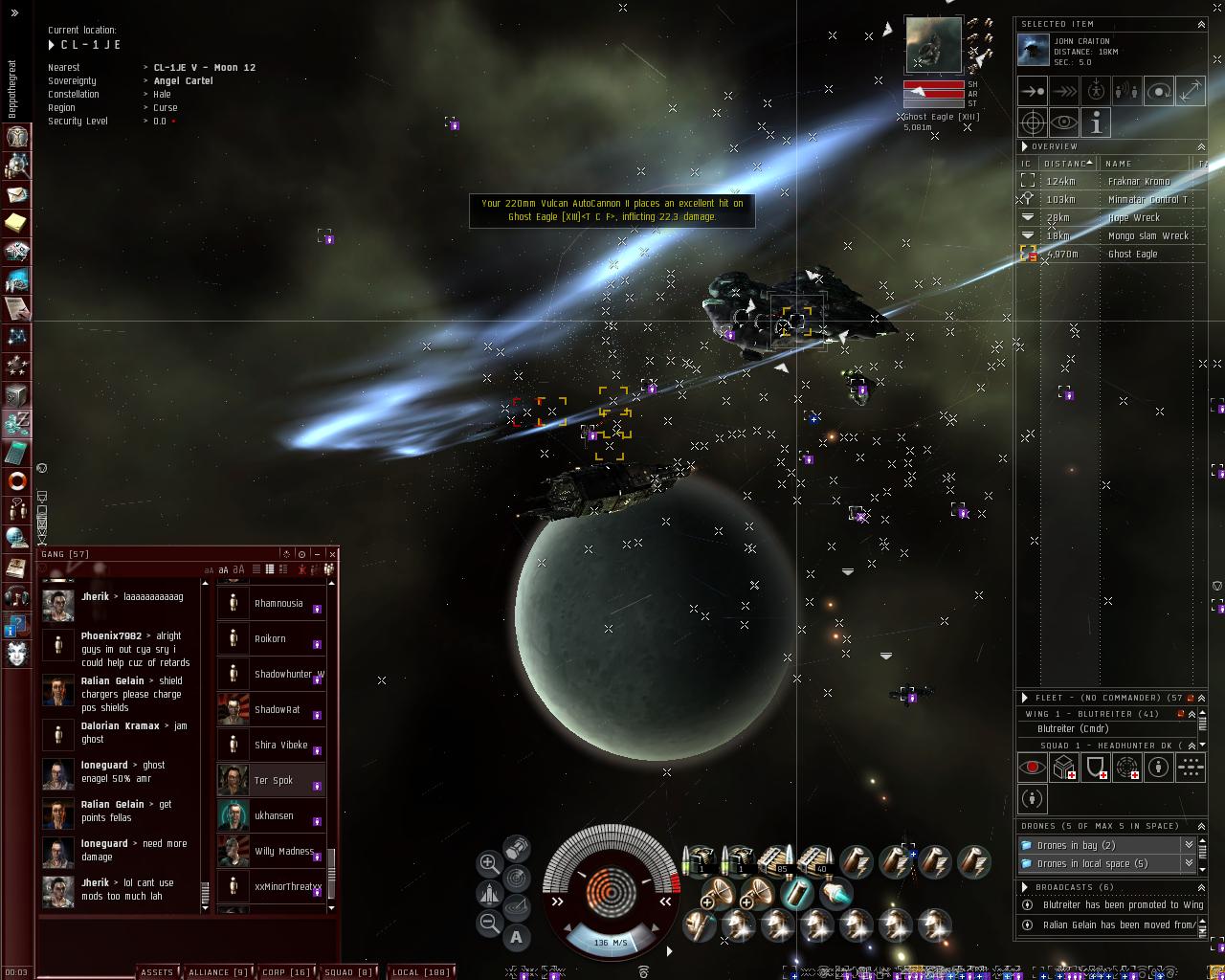The image size is (1225, 980).
Task: Switch to the Alliance chat tab
Action: [218, 972]
